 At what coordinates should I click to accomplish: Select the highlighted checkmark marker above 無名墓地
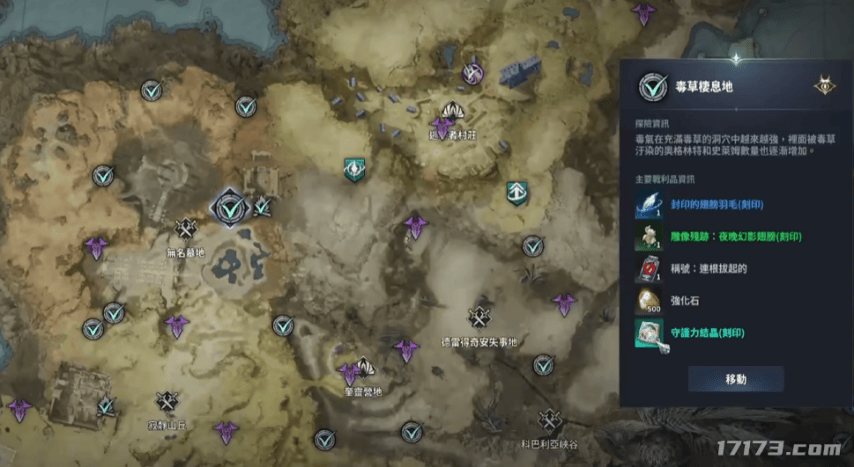coord(230,208)
